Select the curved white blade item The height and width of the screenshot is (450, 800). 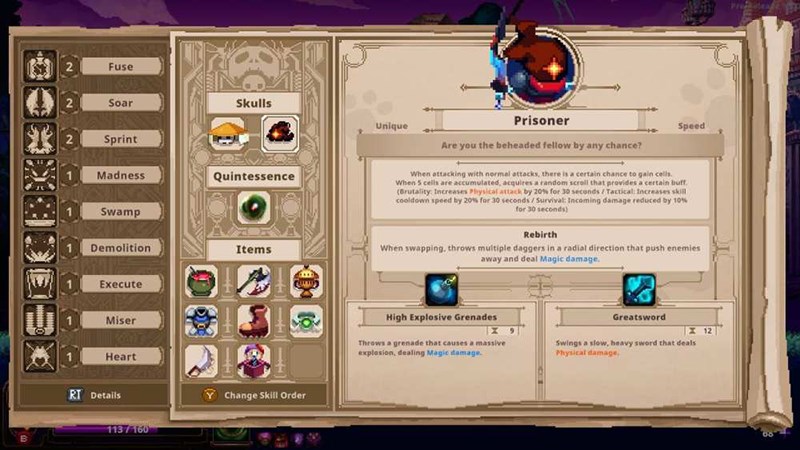(x=202, y=361)
